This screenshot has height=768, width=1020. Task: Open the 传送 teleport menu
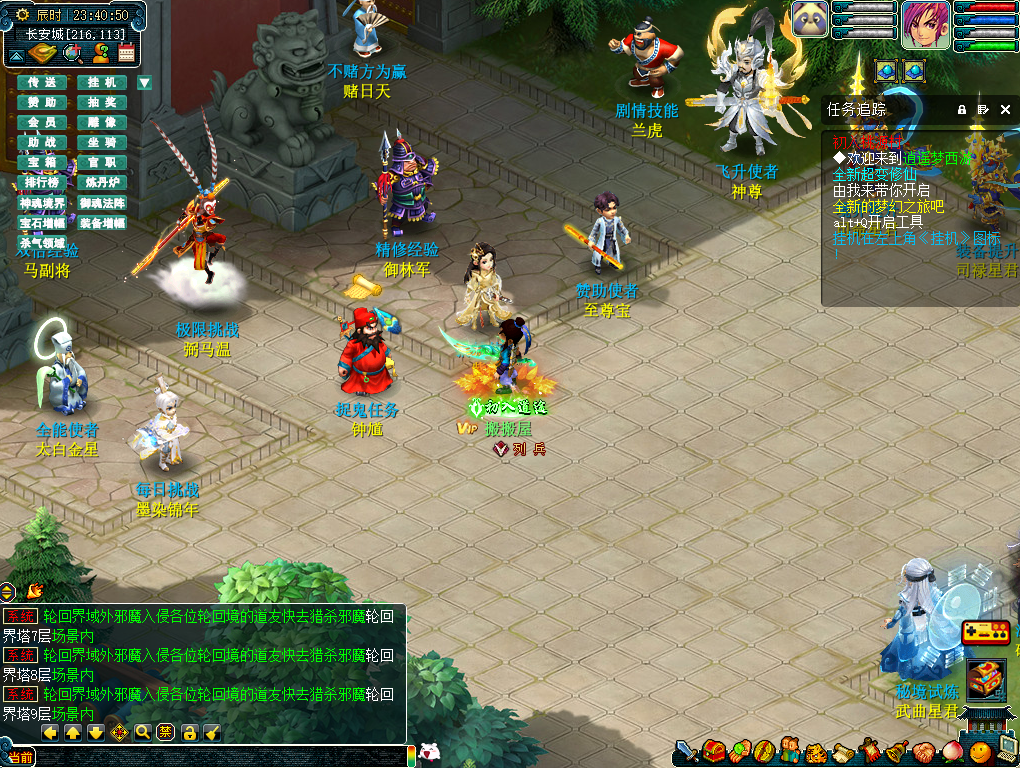pos(42,82)
